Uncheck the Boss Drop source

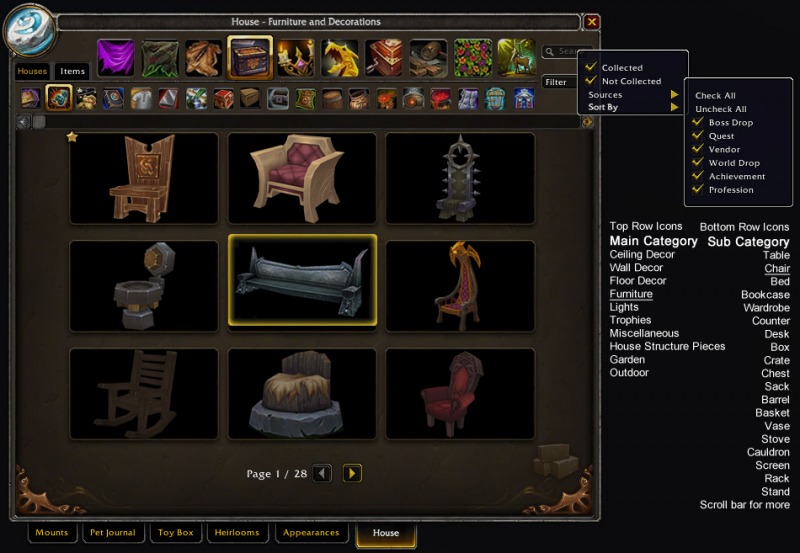point(699,122)
